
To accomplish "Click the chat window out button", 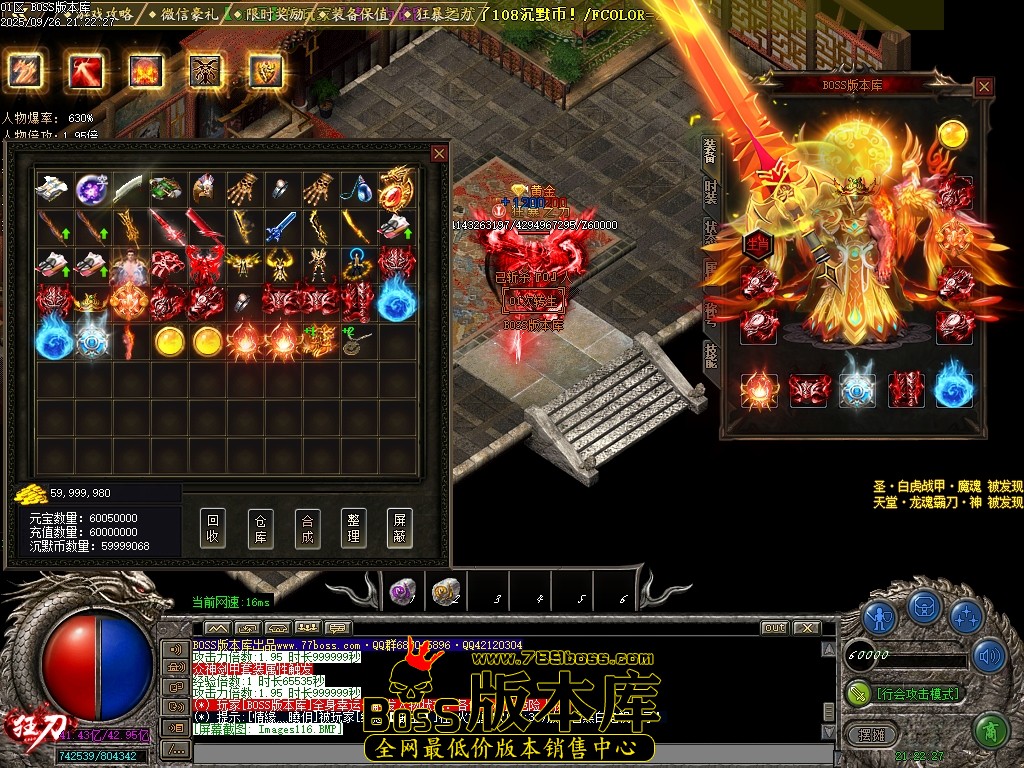I will pyautogui.click(x=774, y=628).
